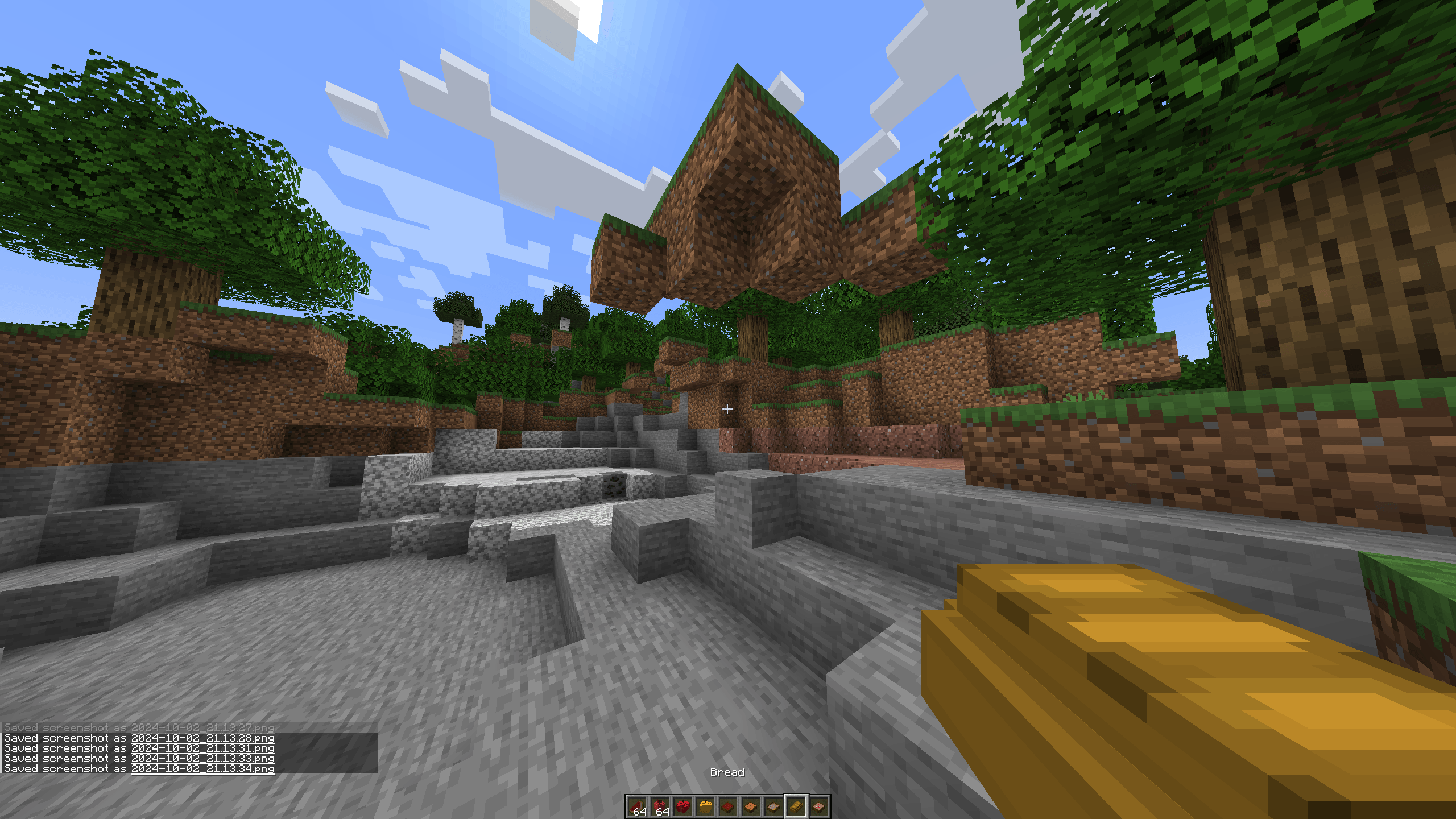Select the stack of beetroots in the hotbar
Screen dimensions: 1456x819
pos(660,806)
